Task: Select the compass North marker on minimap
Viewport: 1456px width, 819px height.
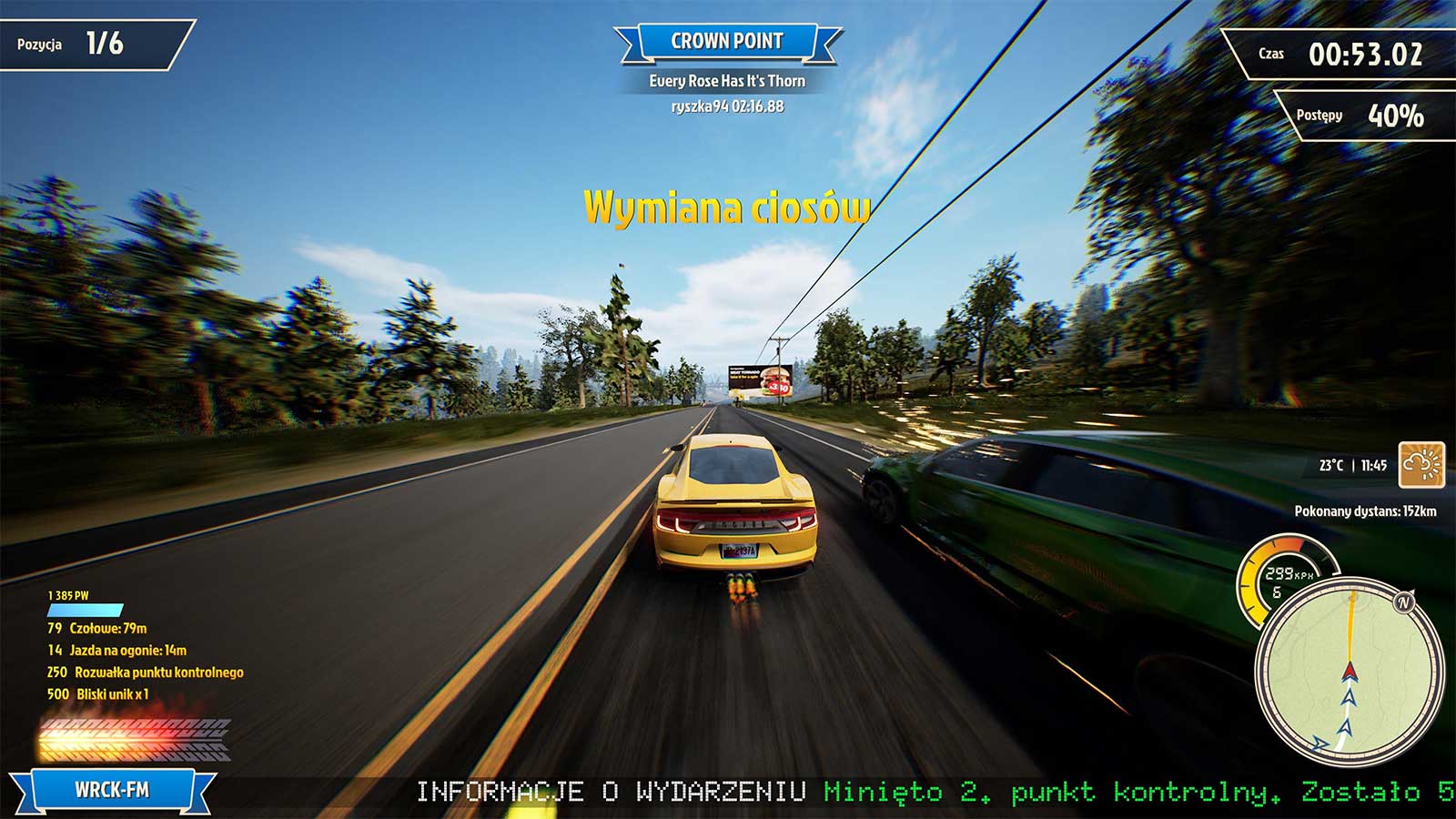Action: 1402,602
